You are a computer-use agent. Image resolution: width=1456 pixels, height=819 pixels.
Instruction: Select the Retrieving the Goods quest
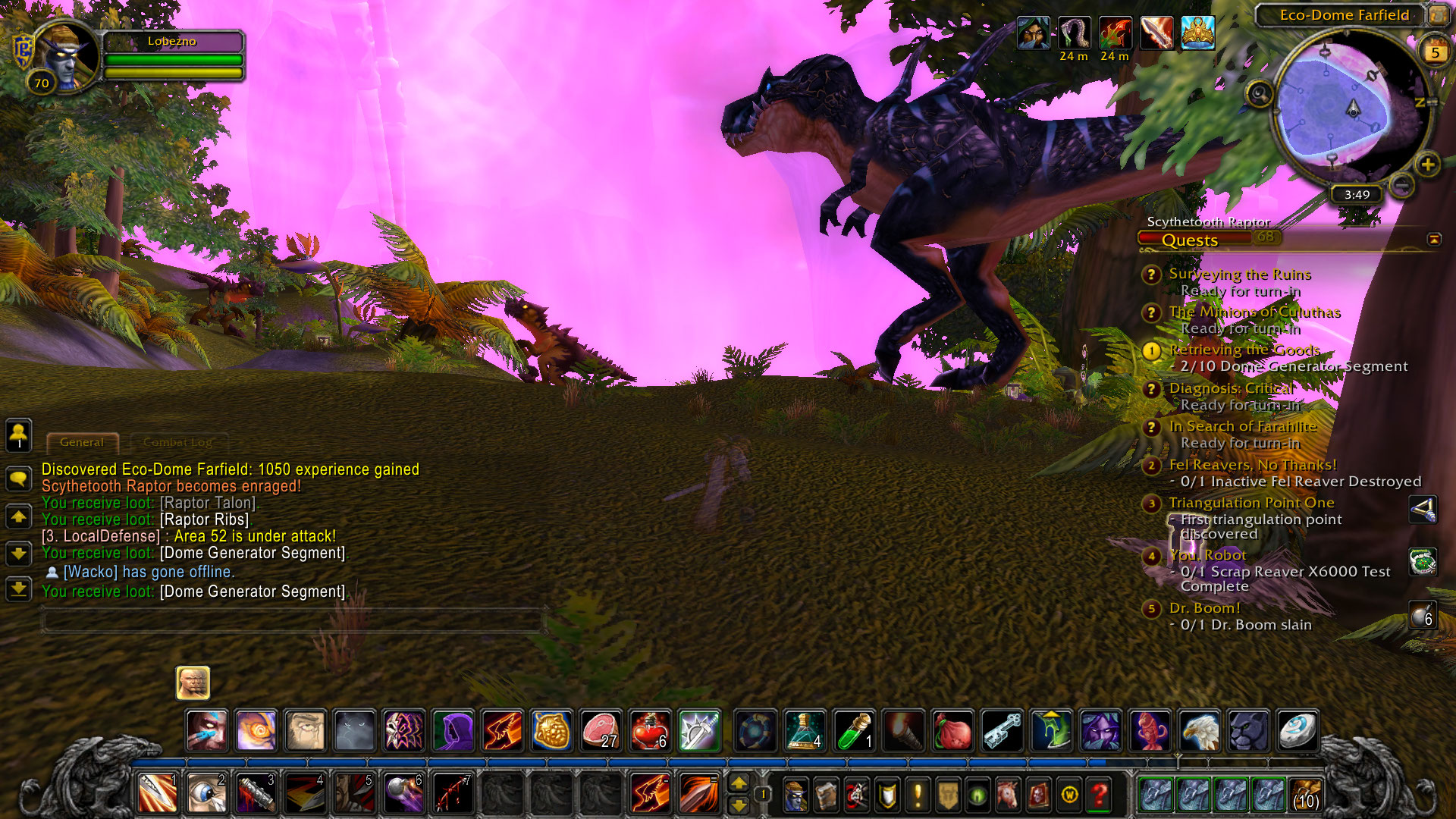tap(1244, 350)
